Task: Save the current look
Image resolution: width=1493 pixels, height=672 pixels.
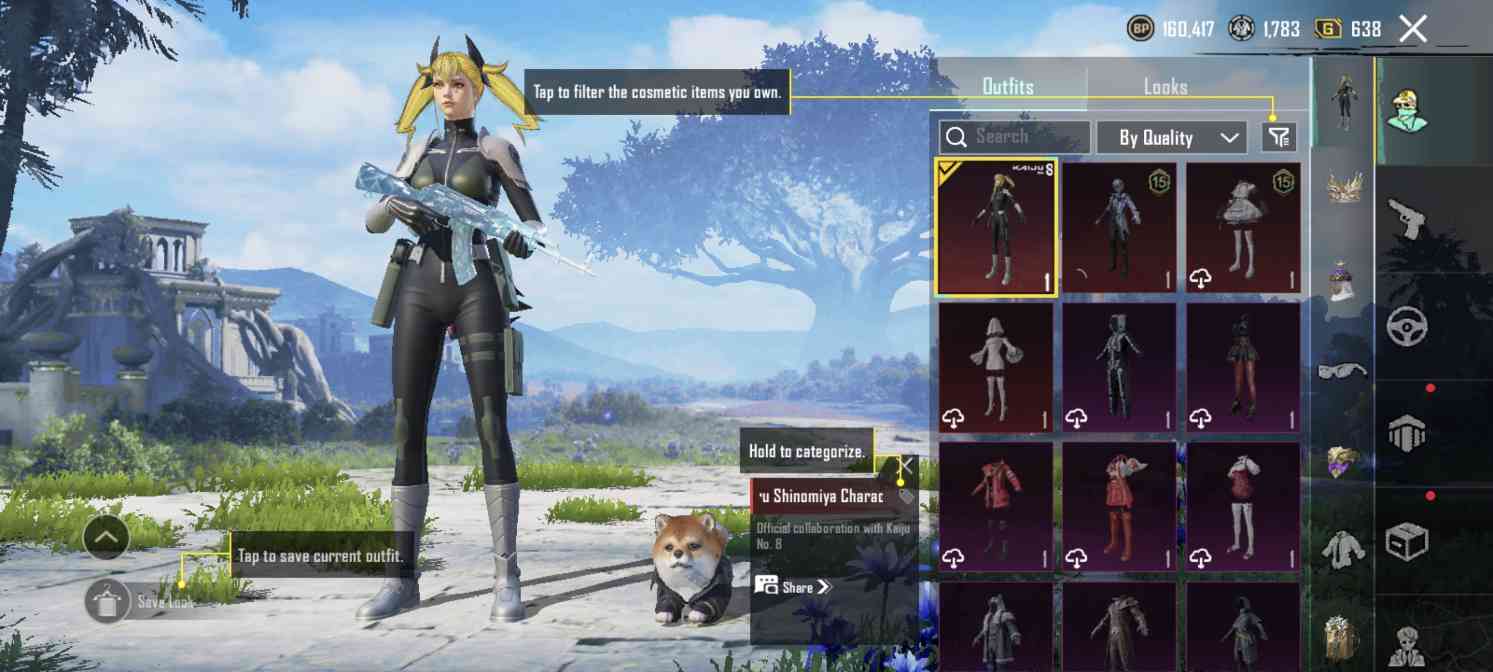Action: [108, 601]
